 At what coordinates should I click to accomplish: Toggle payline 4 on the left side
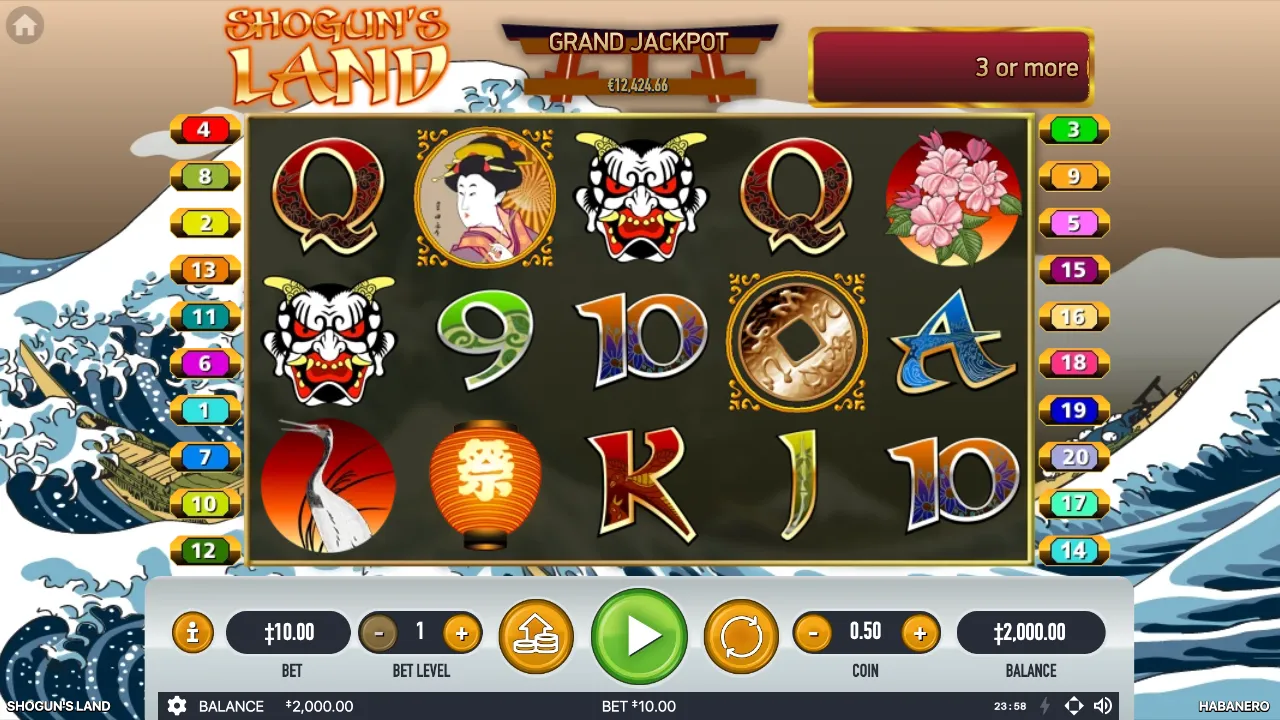click(205, 129)
